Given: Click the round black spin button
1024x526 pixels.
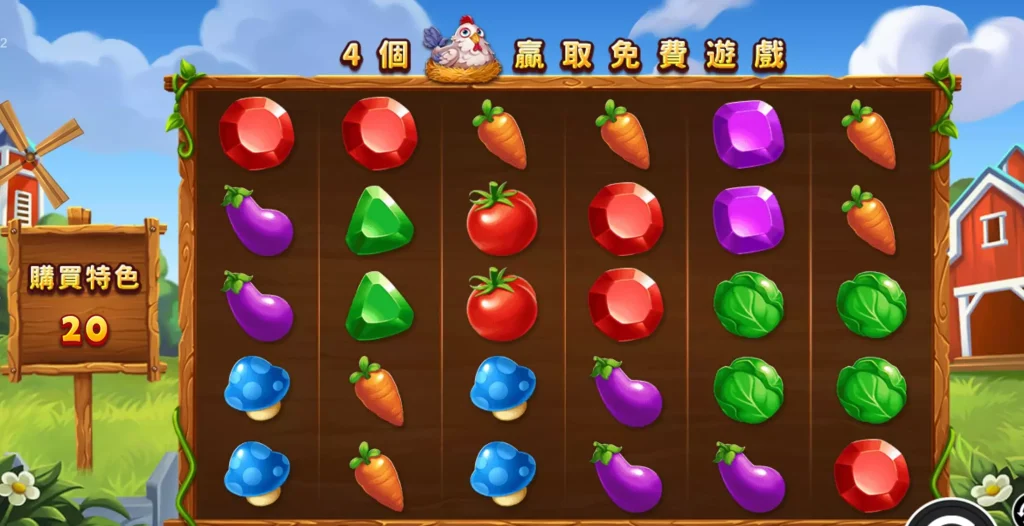Looking at the screenshot, I should coord(949,514).
